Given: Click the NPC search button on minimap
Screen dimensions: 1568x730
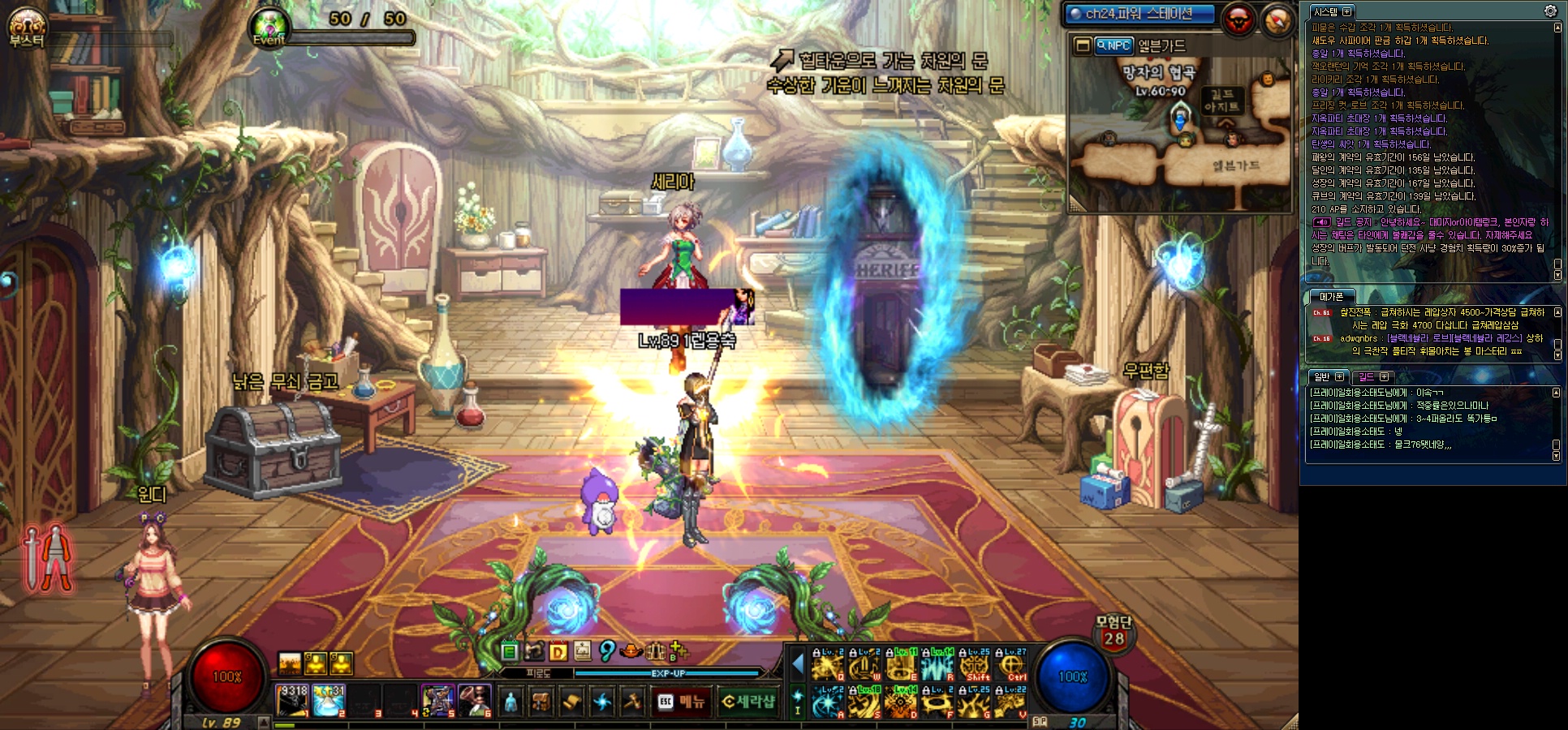Looking at the screenshot, I should (1114, 46).
